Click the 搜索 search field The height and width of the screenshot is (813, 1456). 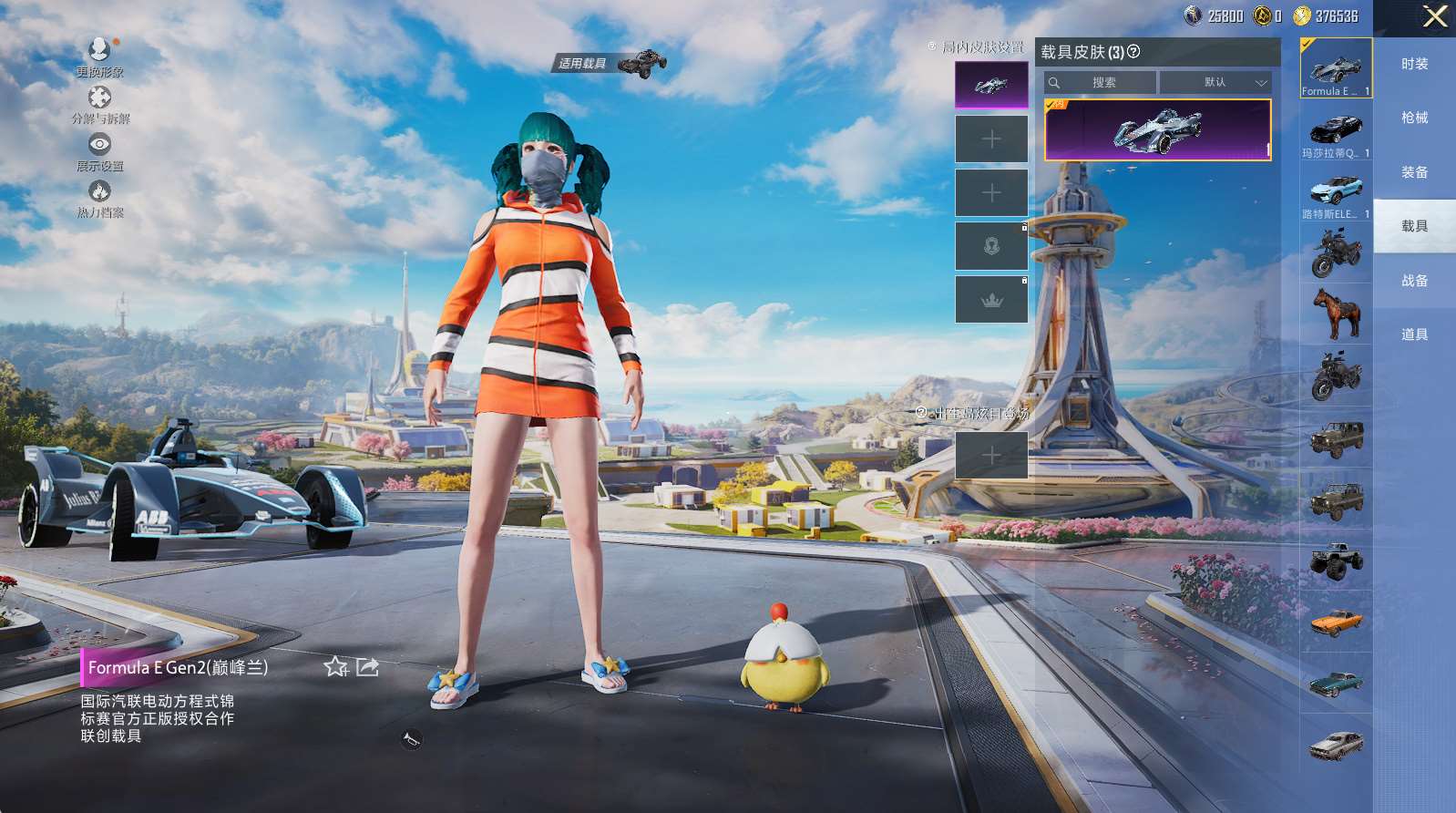1101,82
